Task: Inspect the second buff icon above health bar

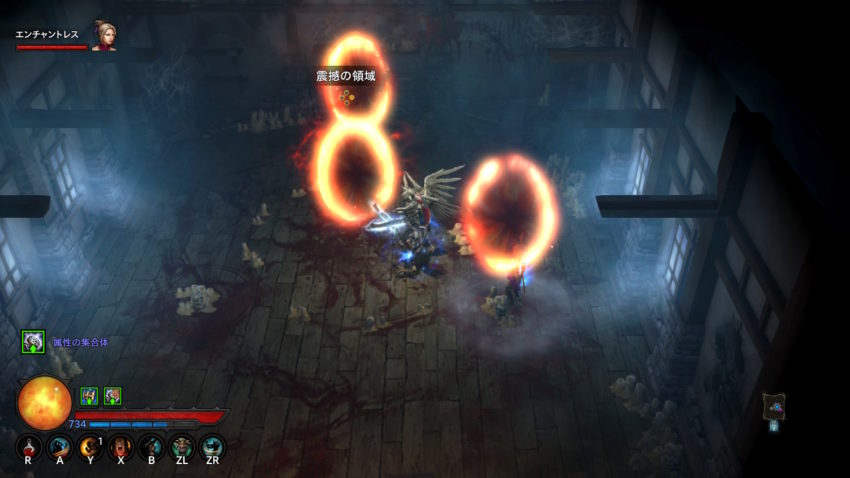Action: [x=112, y=396]
